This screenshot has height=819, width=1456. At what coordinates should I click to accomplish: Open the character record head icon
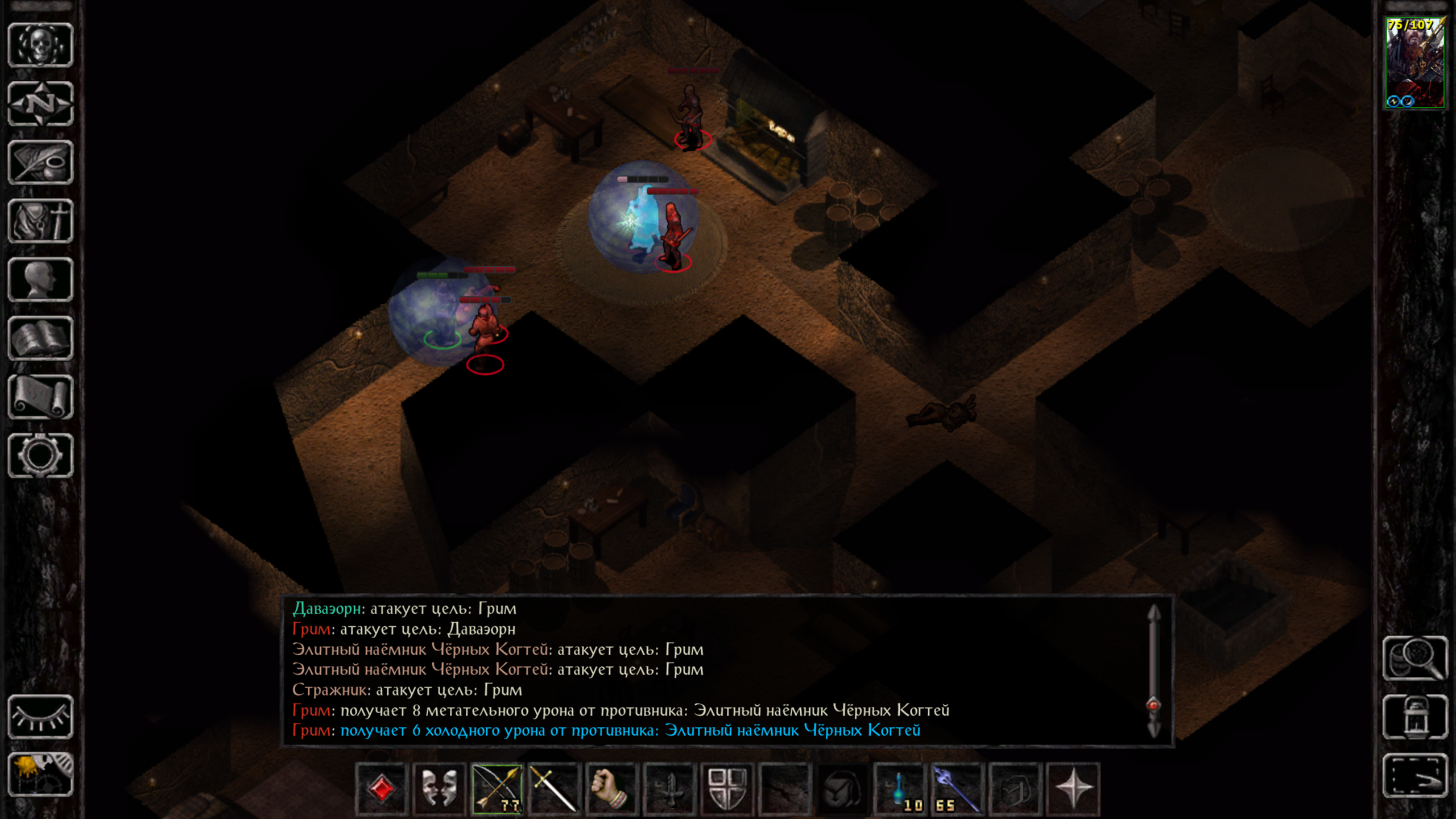tap(40, 280)
